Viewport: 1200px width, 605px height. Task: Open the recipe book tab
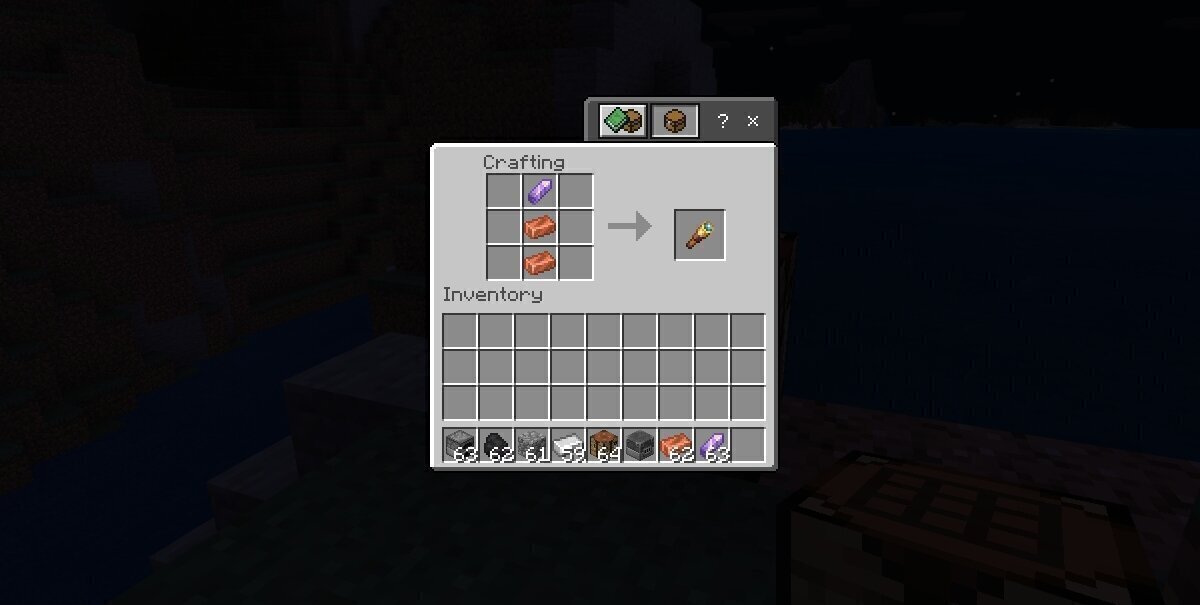coord(622,121)
